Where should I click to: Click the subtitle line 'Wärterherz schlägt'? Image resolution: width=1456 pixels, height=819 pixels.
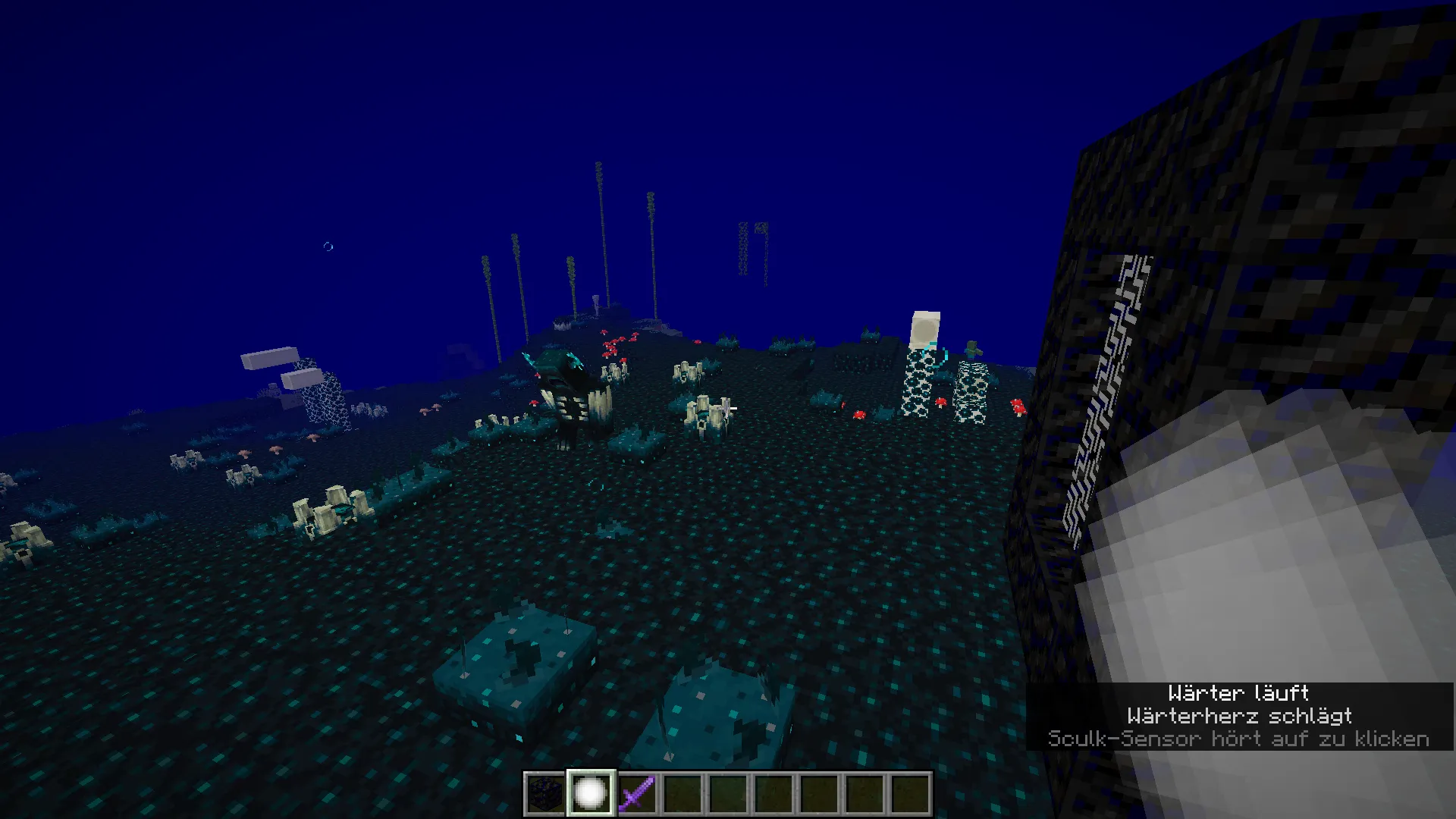[x=1241, y=716]
